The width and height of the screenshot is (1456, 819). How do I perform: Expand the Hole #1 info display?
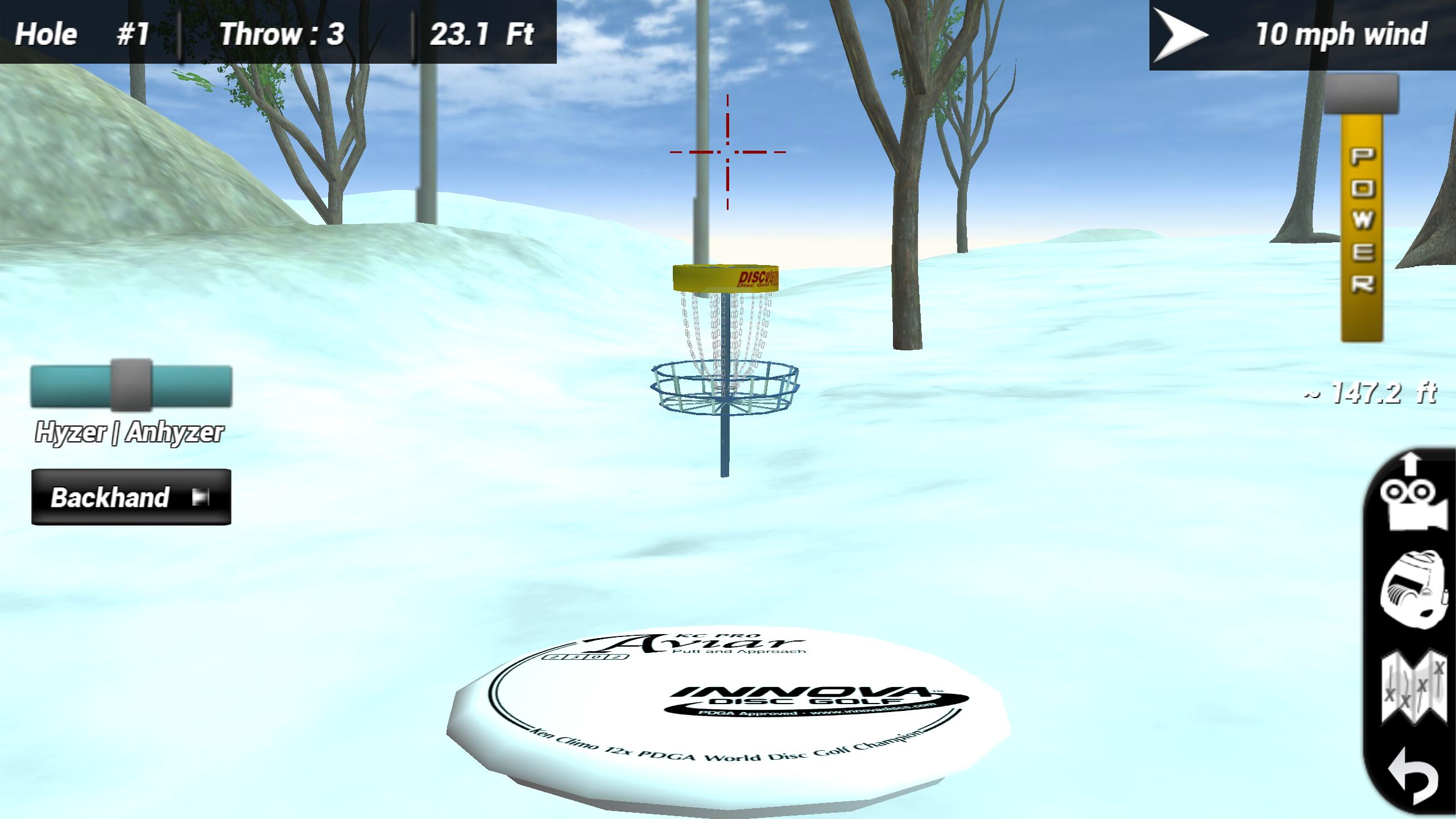(x=80, y=34)
